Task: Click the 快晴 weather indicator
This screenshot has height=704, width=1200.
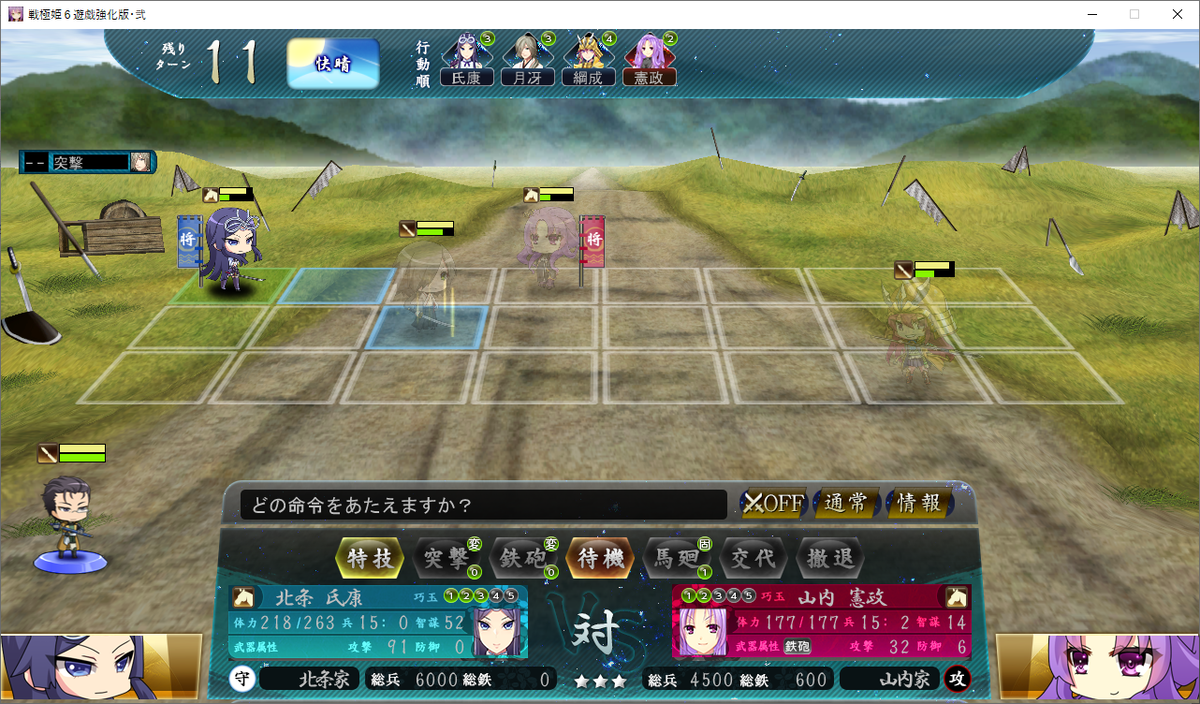Action: [x=333, y=64]
